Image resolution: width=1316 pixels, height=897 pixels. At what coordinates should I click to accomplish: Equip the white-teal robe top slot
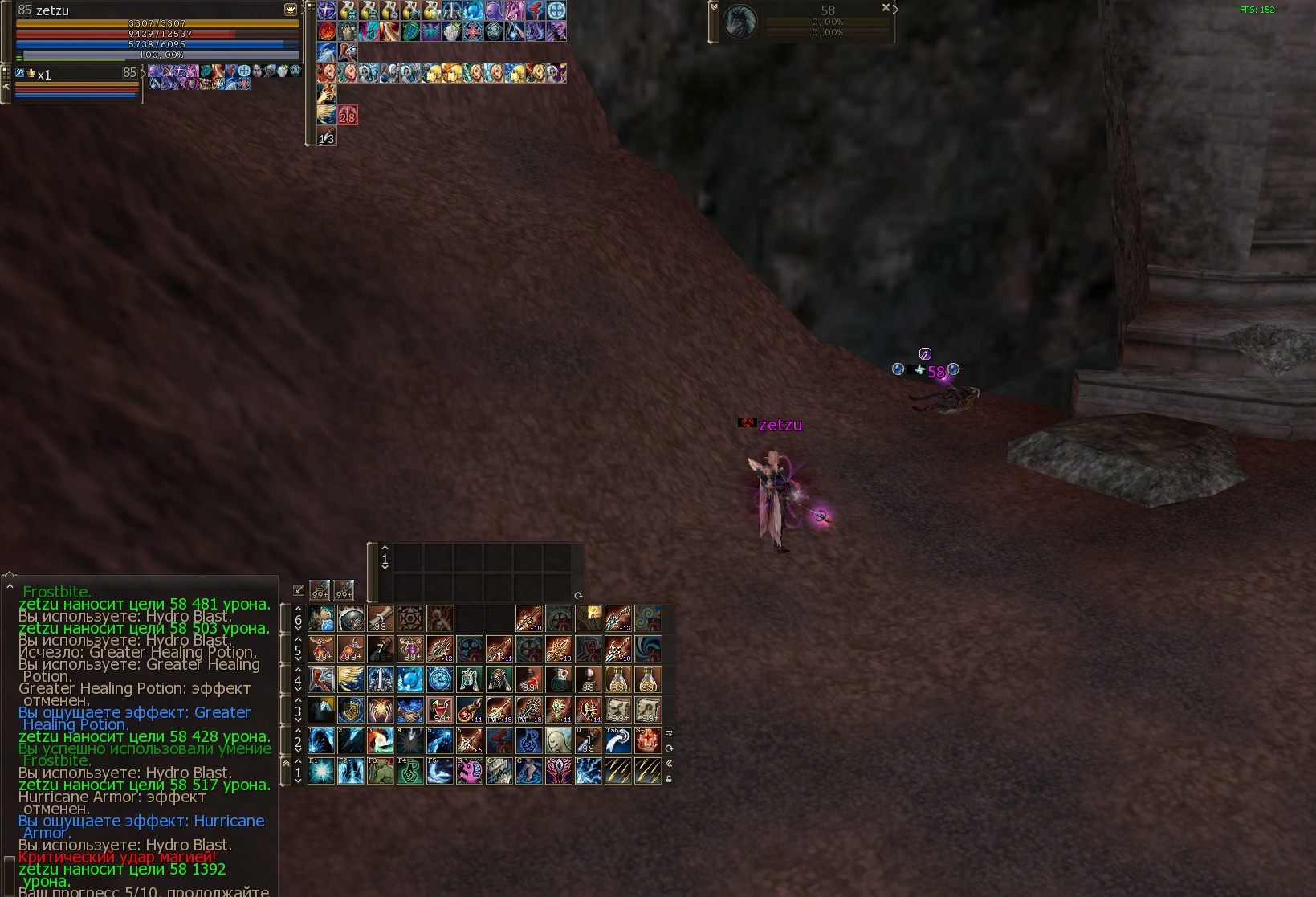pyautogui.click(x=470, y=679)
